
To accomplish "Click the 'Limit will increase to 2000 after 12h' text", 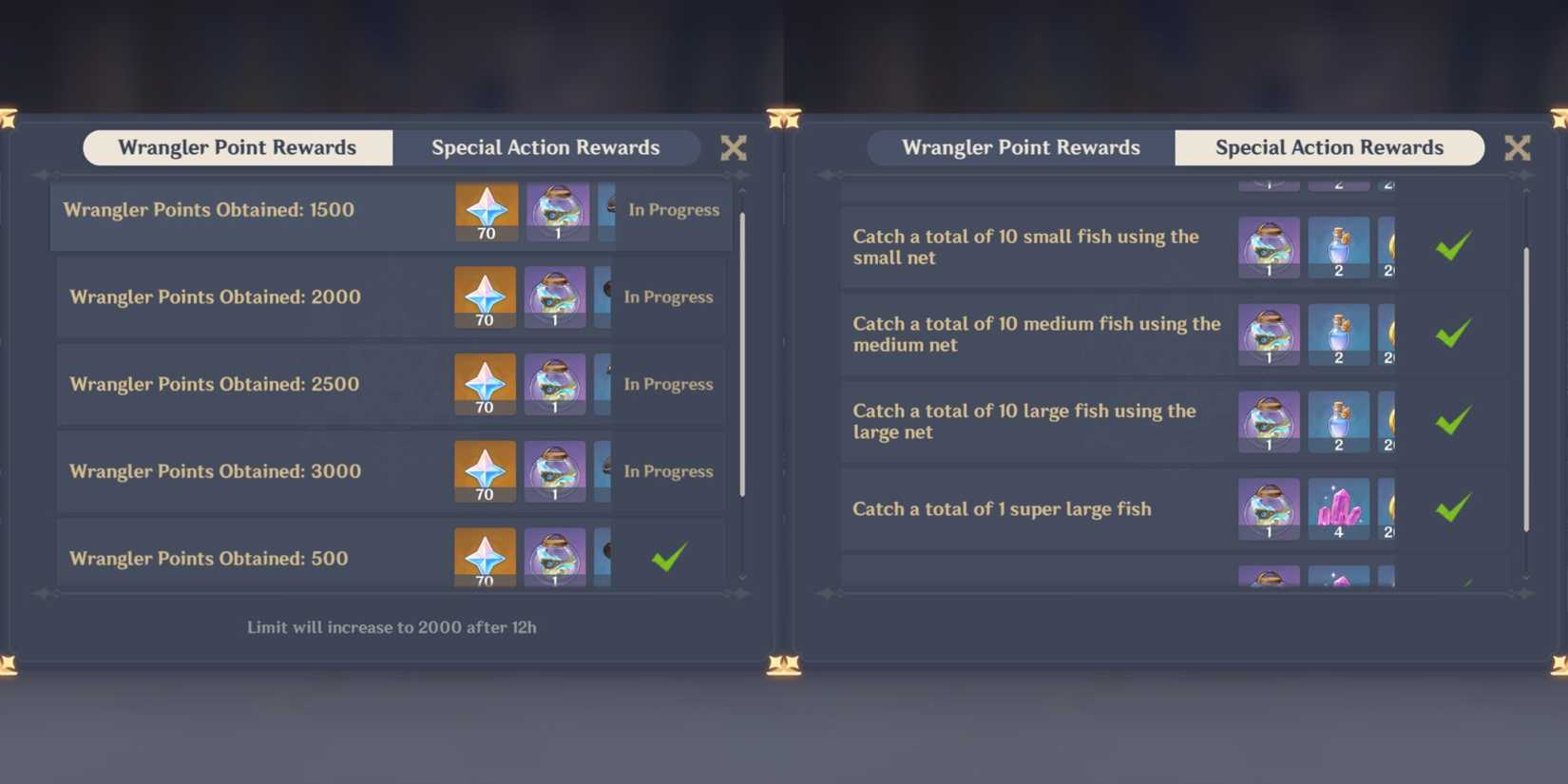I will pyautogui.click(x=391, y=627).
